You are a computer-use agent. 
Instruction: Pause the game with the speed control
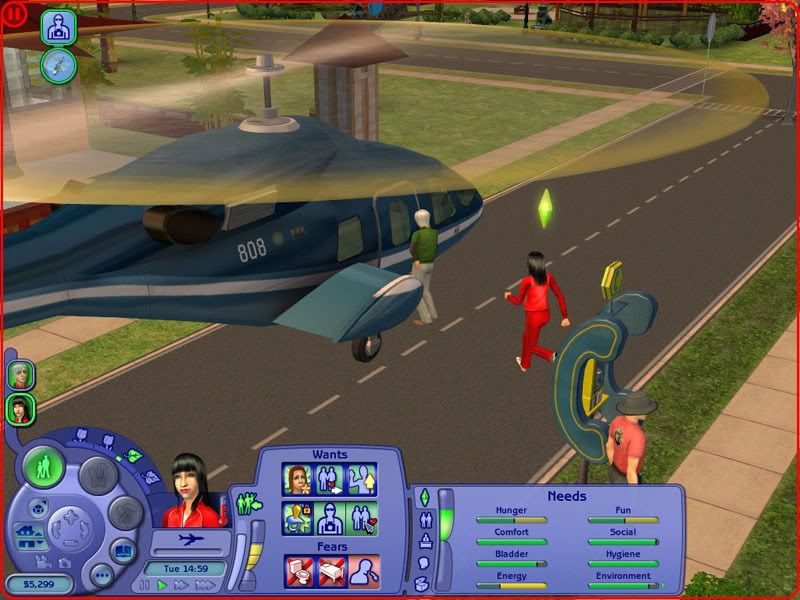coord(143,585)
